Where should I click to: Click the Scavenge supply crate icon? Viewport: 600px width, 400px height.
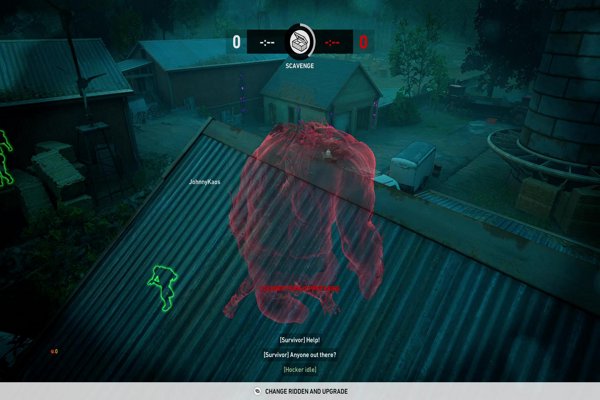click(x=300, y=41)
